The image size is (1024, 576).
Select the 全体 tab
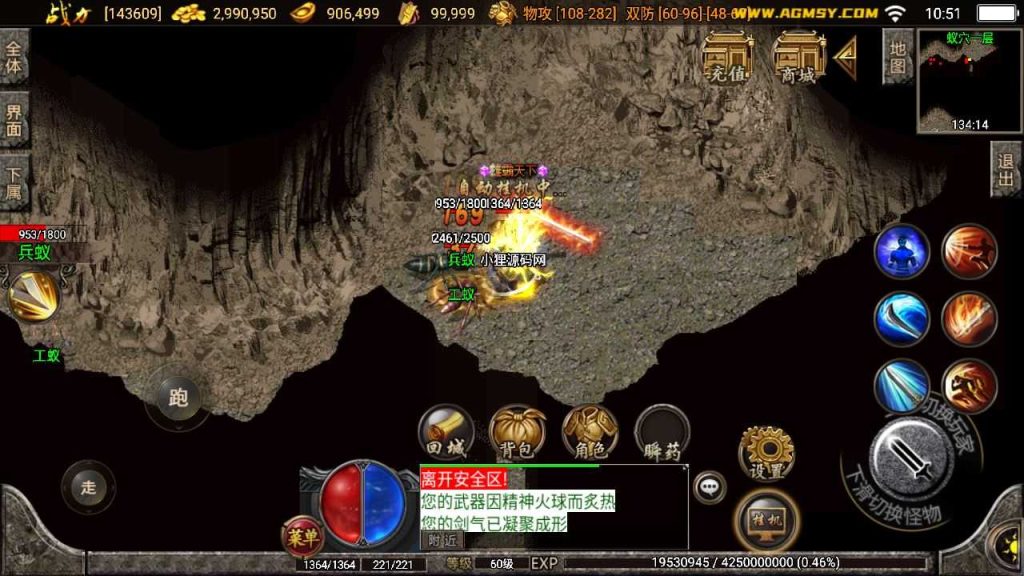coord(14,56)
